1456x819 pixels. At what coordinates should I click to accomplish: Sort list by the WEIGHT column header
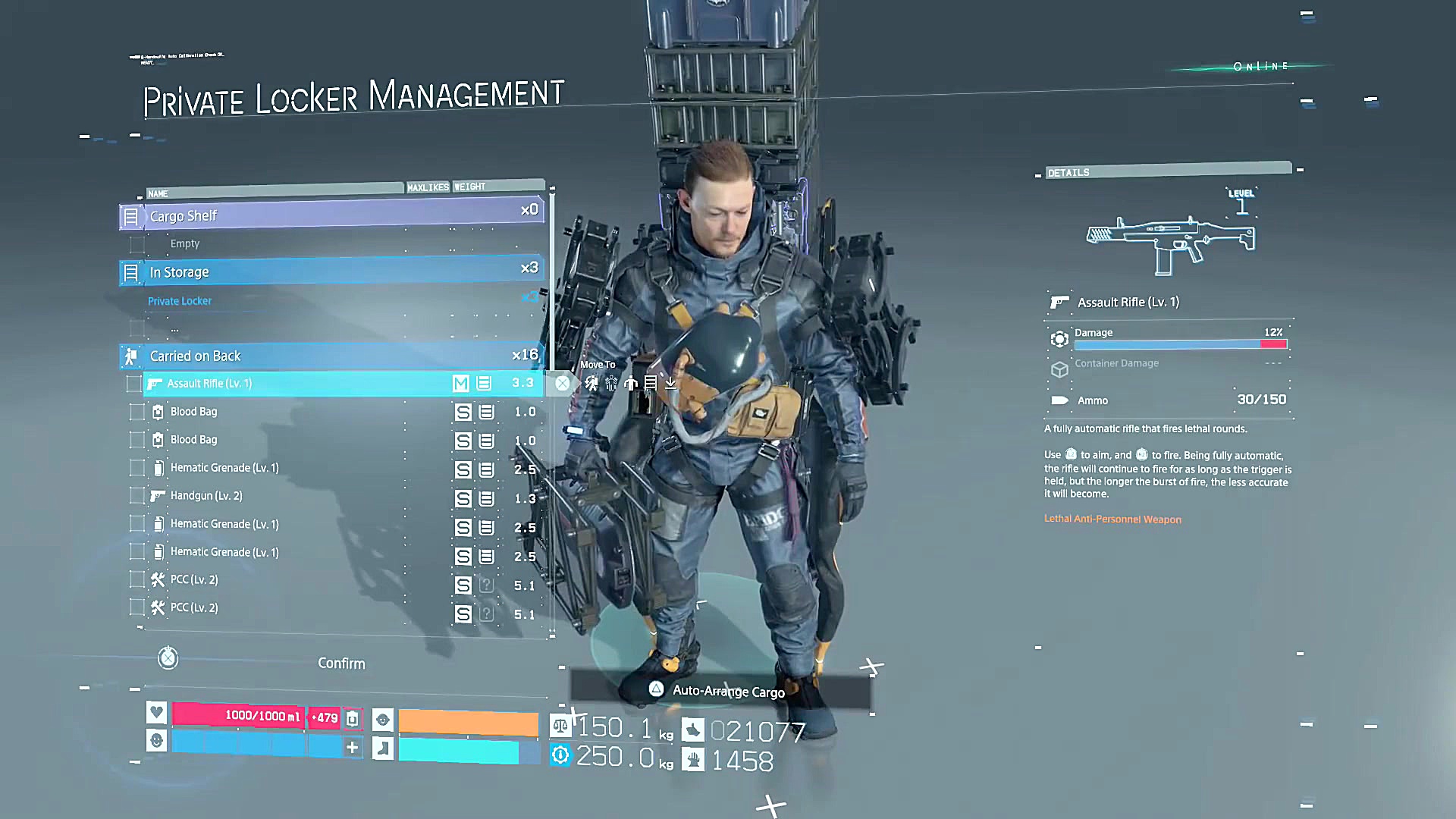click(x=470, y=187)
